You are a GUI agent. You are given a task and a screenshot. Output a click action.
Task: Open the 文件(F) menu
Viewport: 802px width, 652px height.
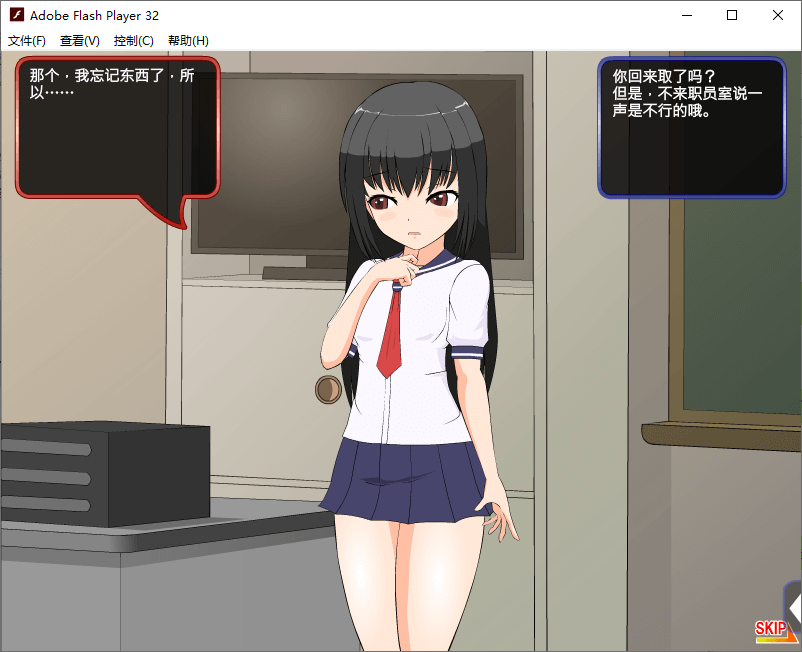click(x=27, y=41)
